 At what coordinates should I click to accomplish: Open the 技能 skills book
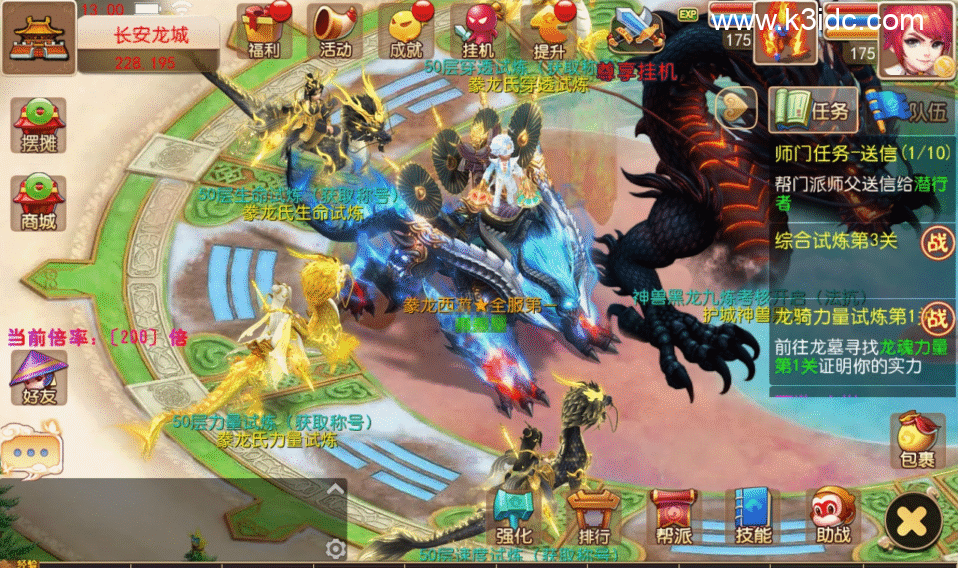coord(752,516)
